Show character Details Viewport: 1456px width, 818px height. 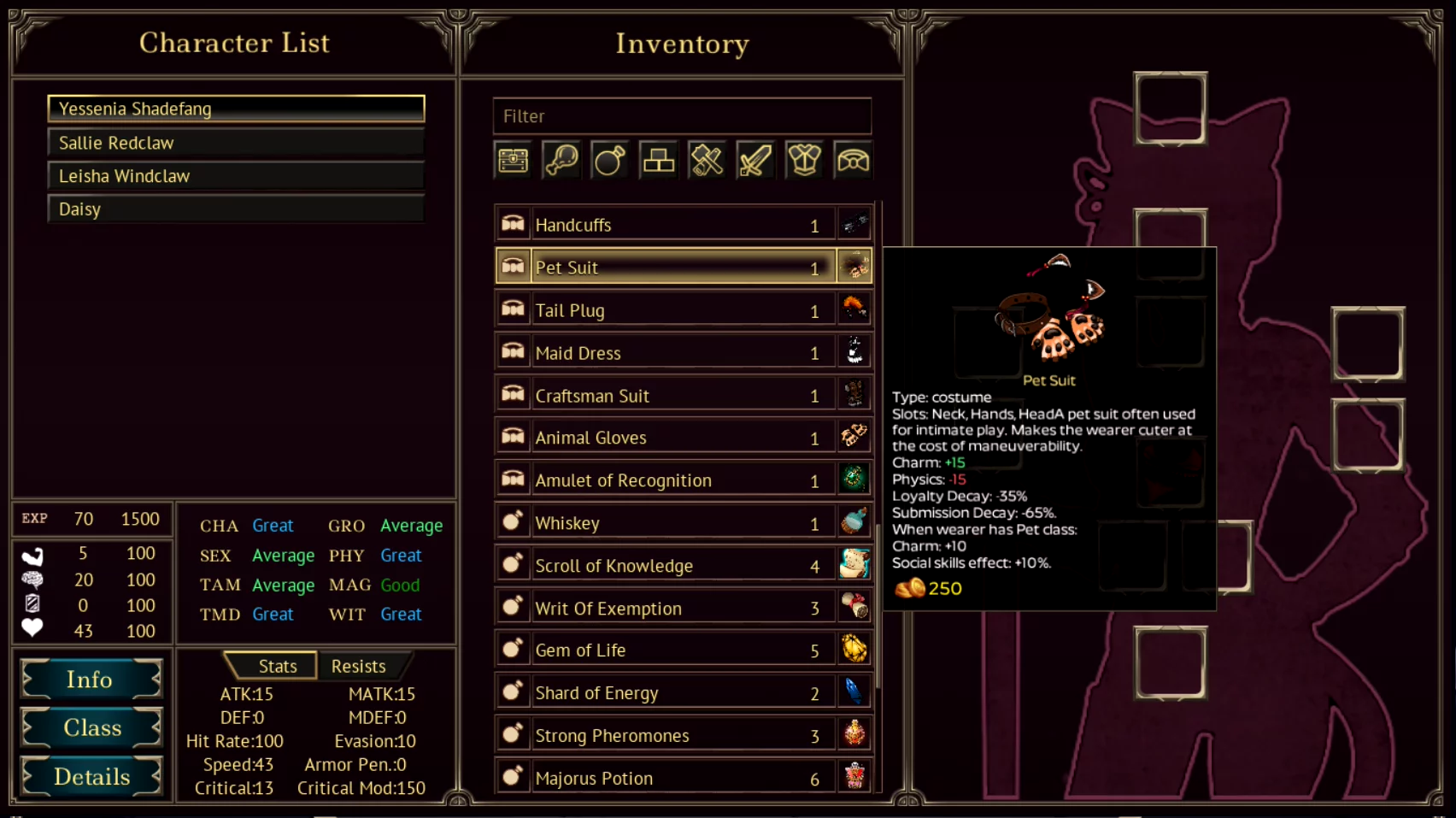[x=91, y=777]
